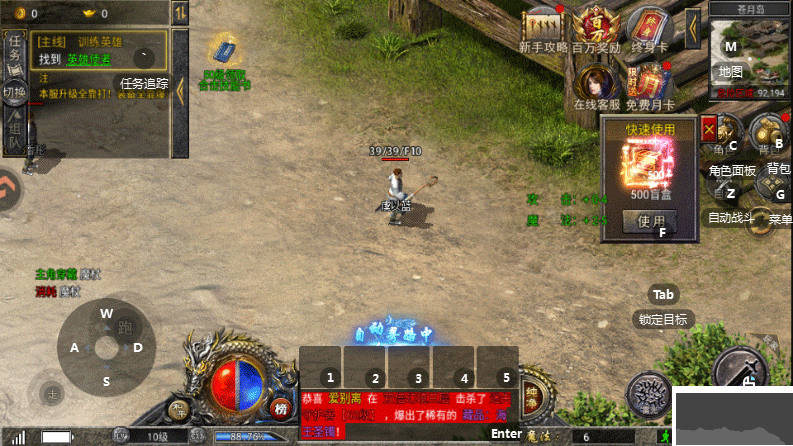This screenshot has height=446, width=793.
Task: Click the 使用 button for 500盲盒
Action: (650, 221)
